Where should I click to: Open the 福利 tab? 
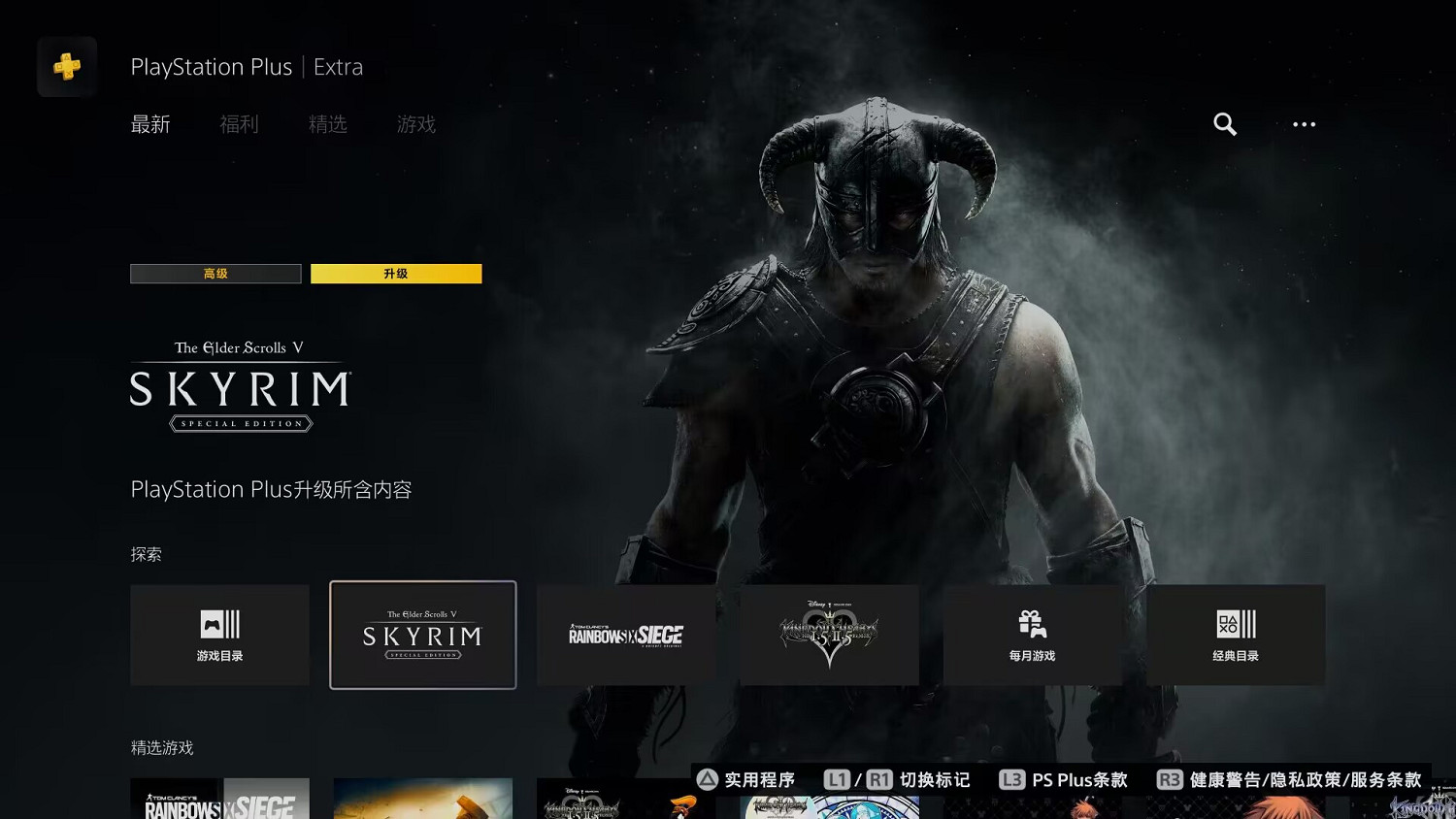(x=239, y=124)
